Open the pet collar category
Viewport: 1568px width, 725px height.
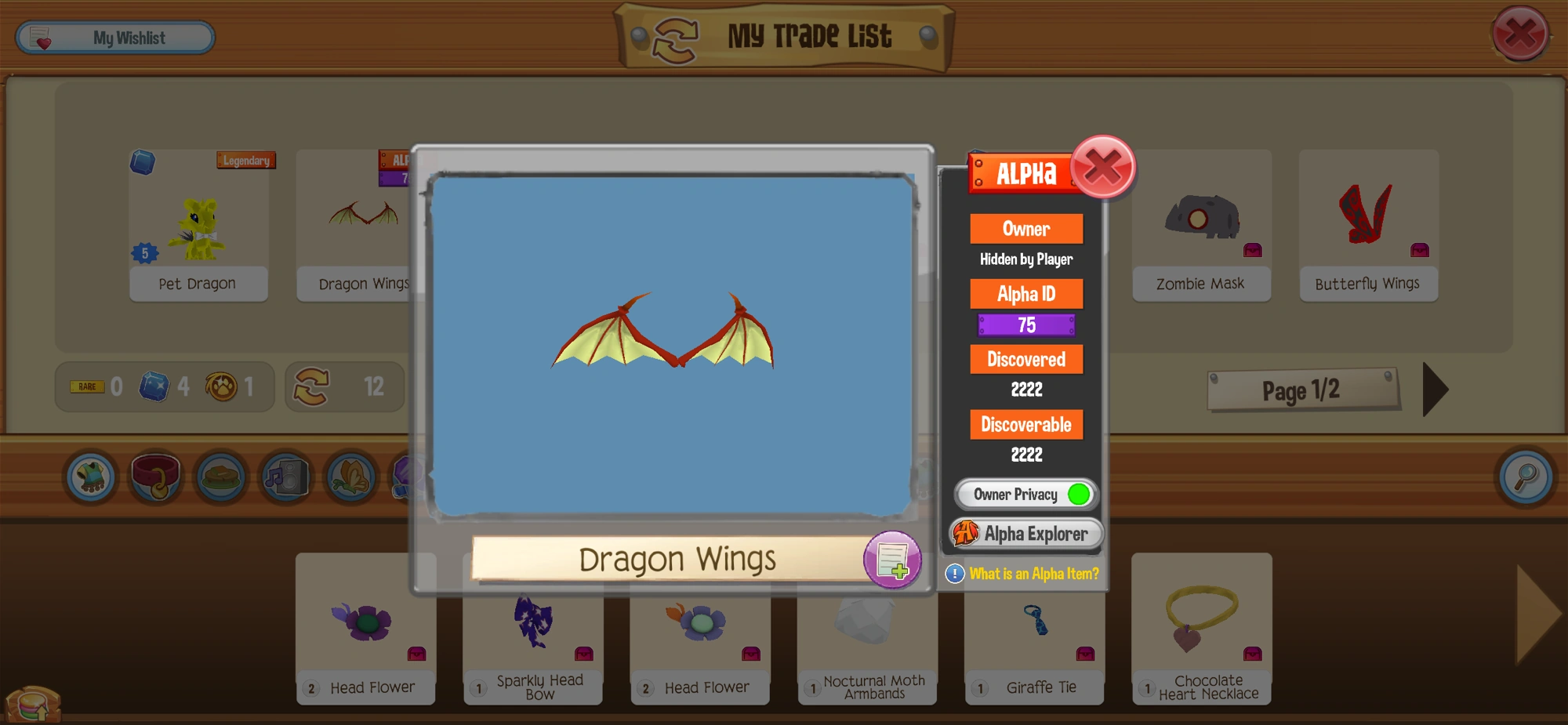(x=154, y=477)
